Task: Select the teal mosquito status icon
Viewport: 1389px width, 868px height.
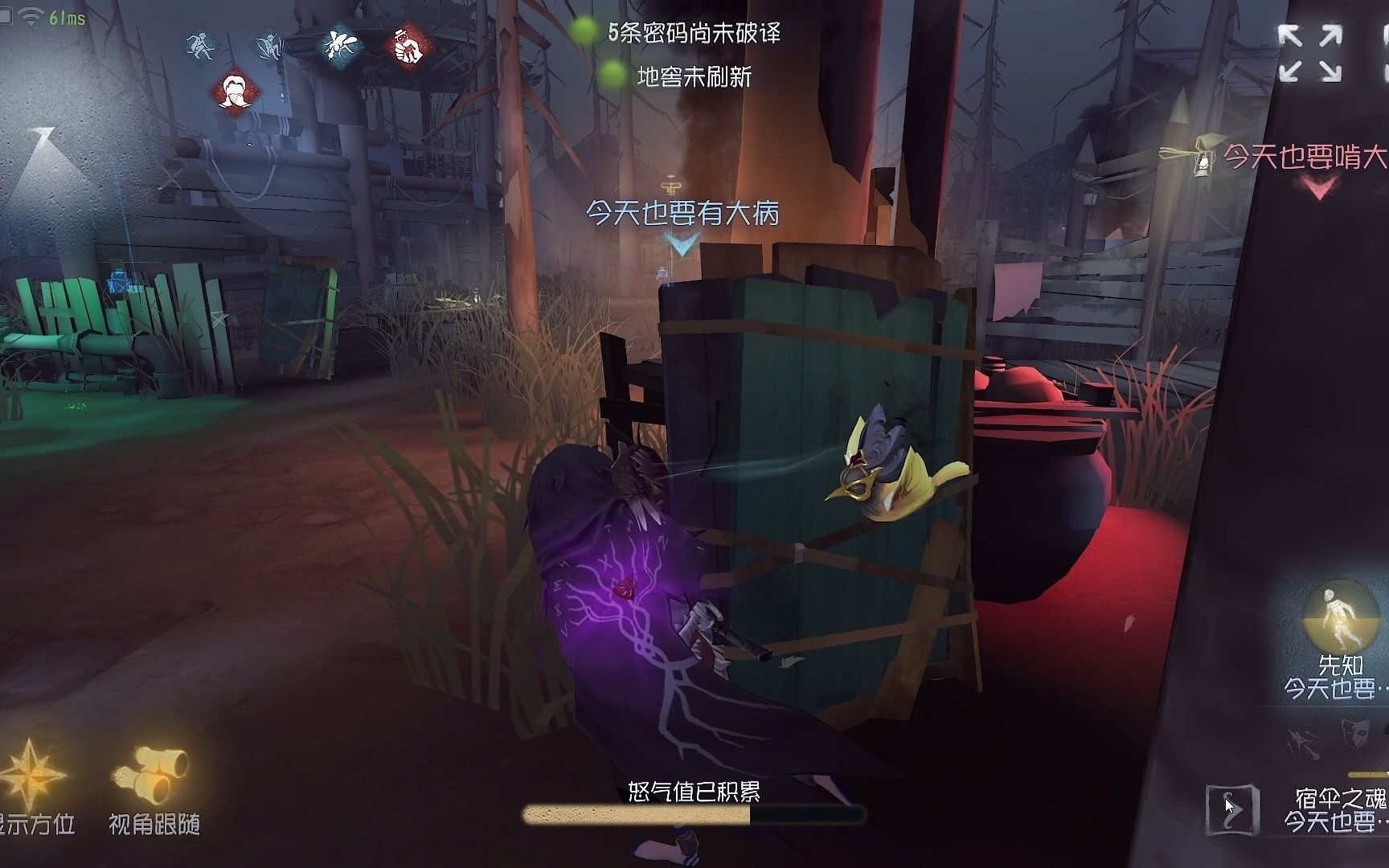Action: point(338,46)
